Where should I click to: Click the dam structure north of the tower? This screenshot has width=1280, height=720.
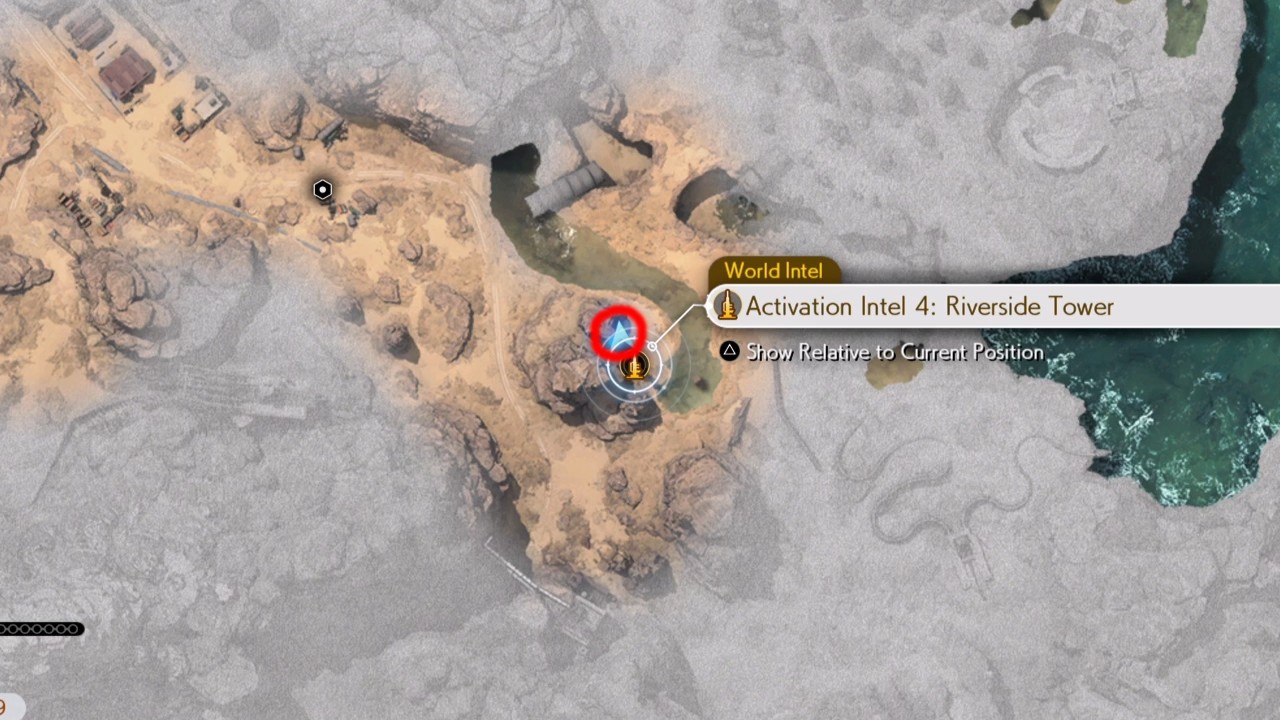pos(577,182)
